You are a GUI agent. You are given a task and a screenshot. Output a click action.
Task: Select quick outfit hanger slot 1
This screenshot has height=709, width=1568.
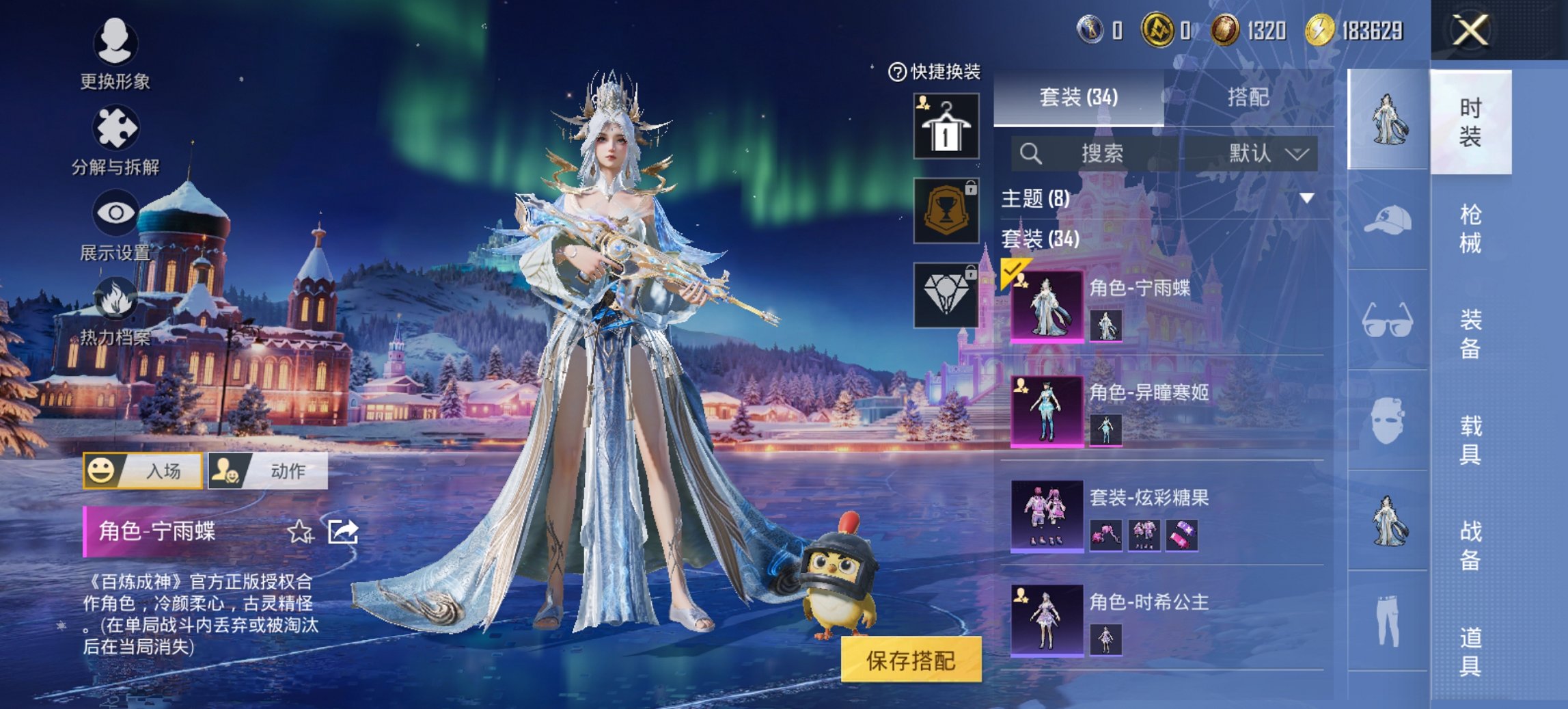tap(946, 127)
